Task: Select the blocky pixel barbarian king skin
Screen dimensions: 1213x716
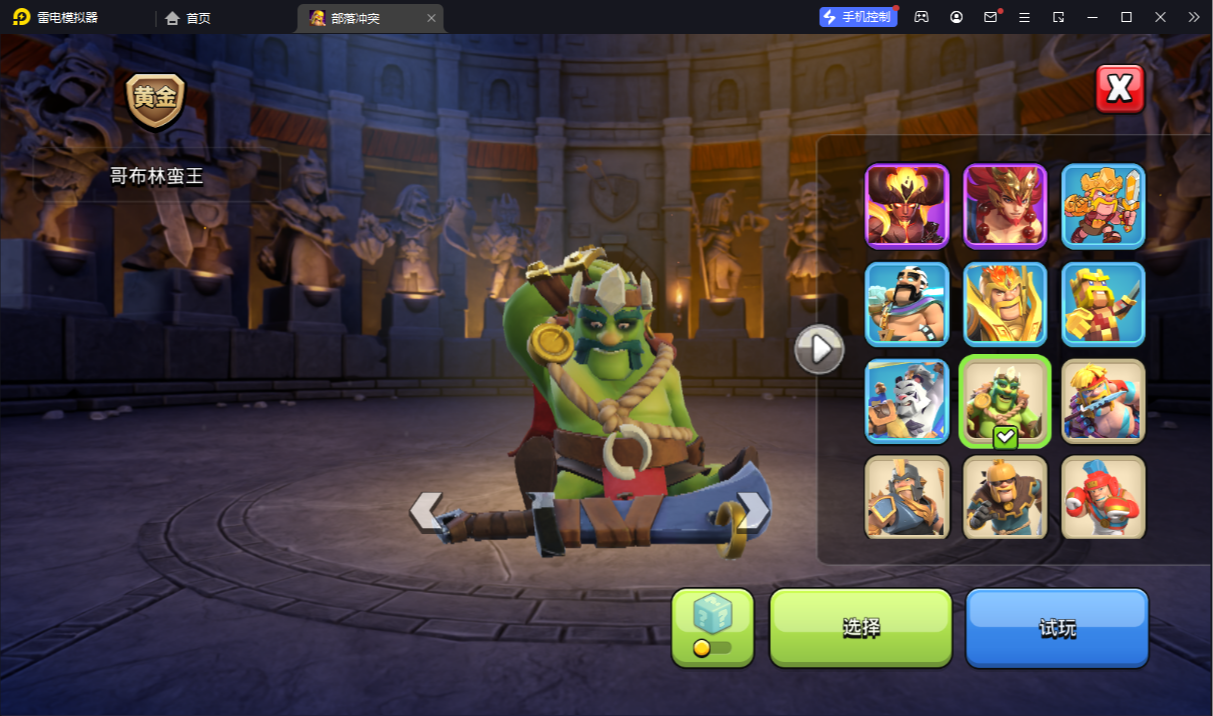Action: click(x=1103, y=304)
